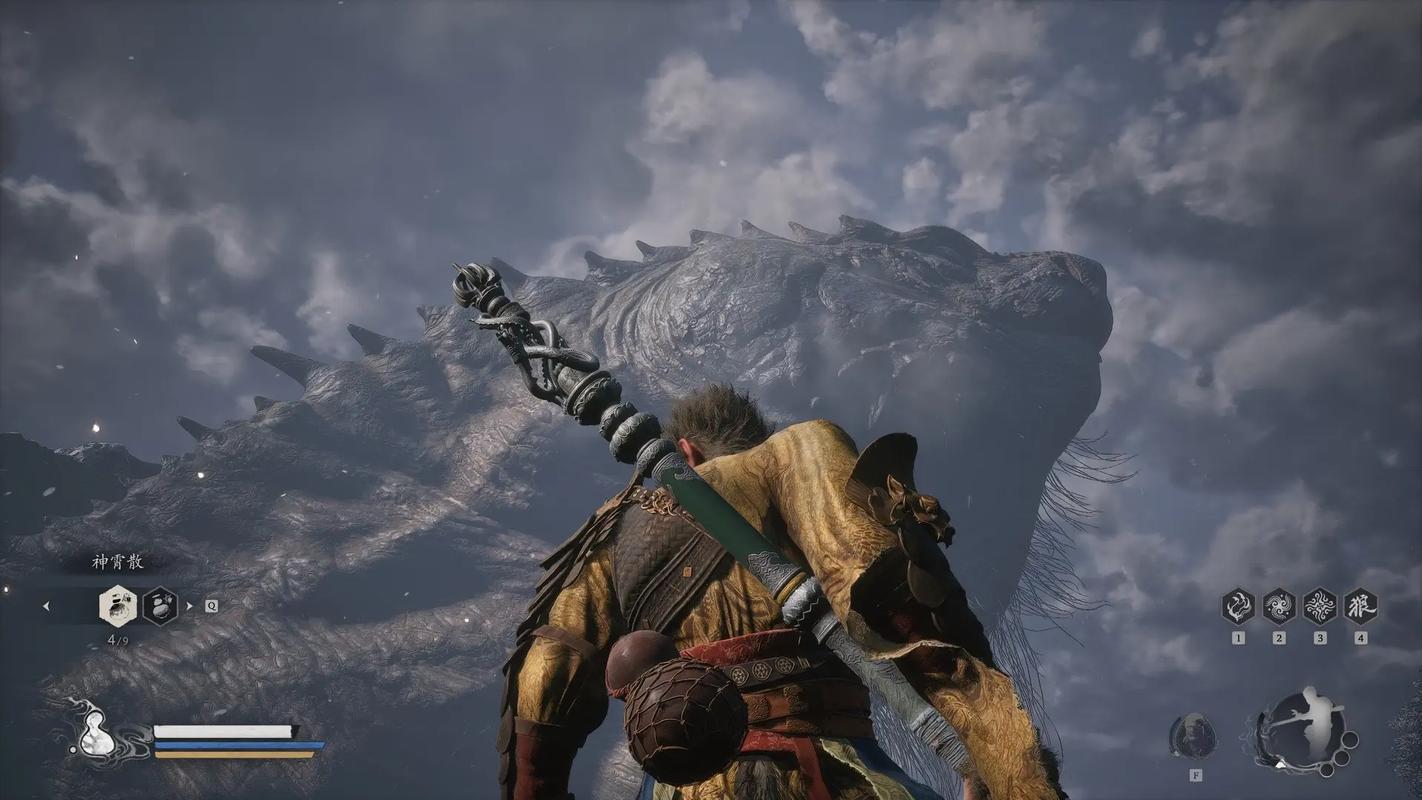Cast the first spell with the flame swirl
This screenshot has height=800, width=1422.
point(1238,607)
